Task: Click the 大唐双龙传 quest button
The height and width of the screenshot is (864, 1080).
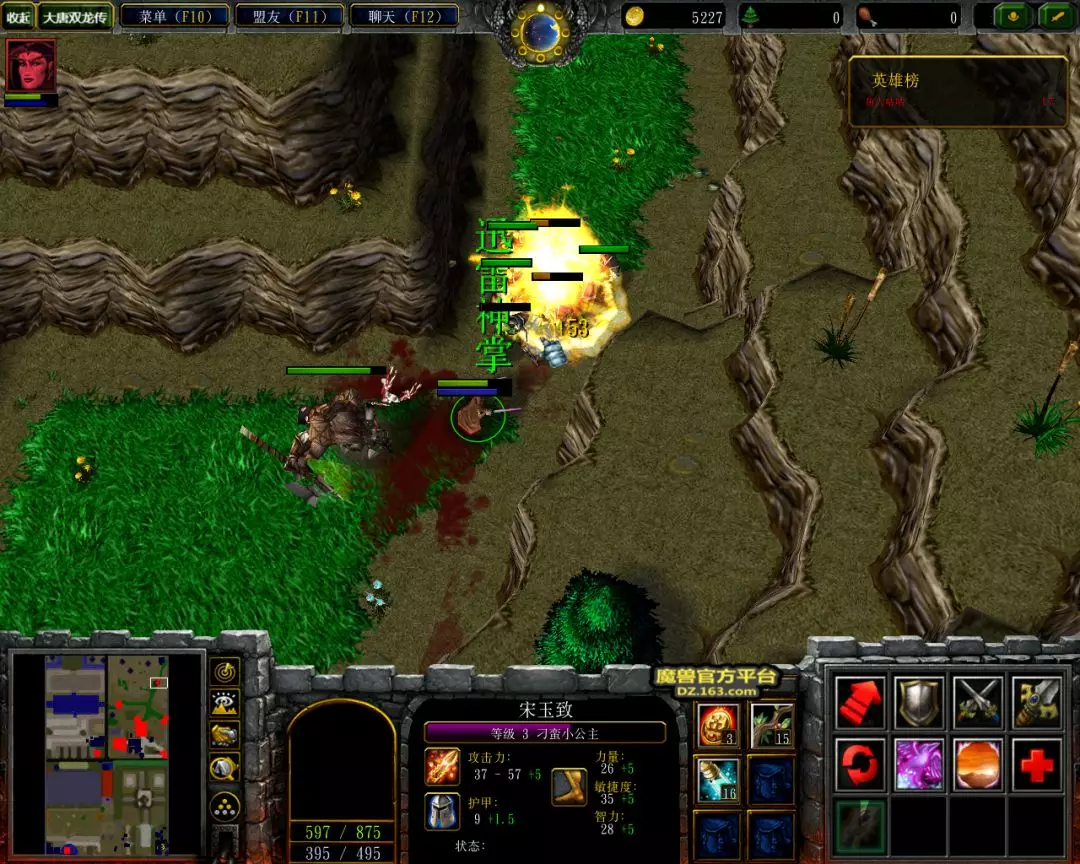Action: pyautogui.click(x=75, y=17)
